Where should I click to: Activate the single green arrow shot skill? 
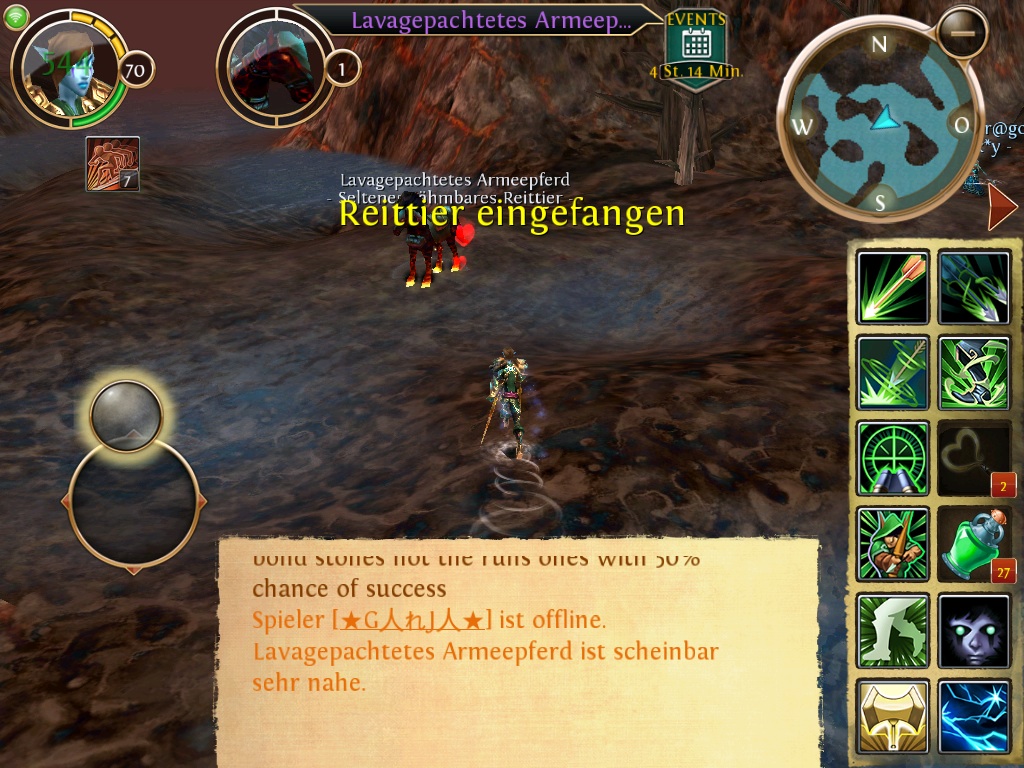tap(892, 287)
